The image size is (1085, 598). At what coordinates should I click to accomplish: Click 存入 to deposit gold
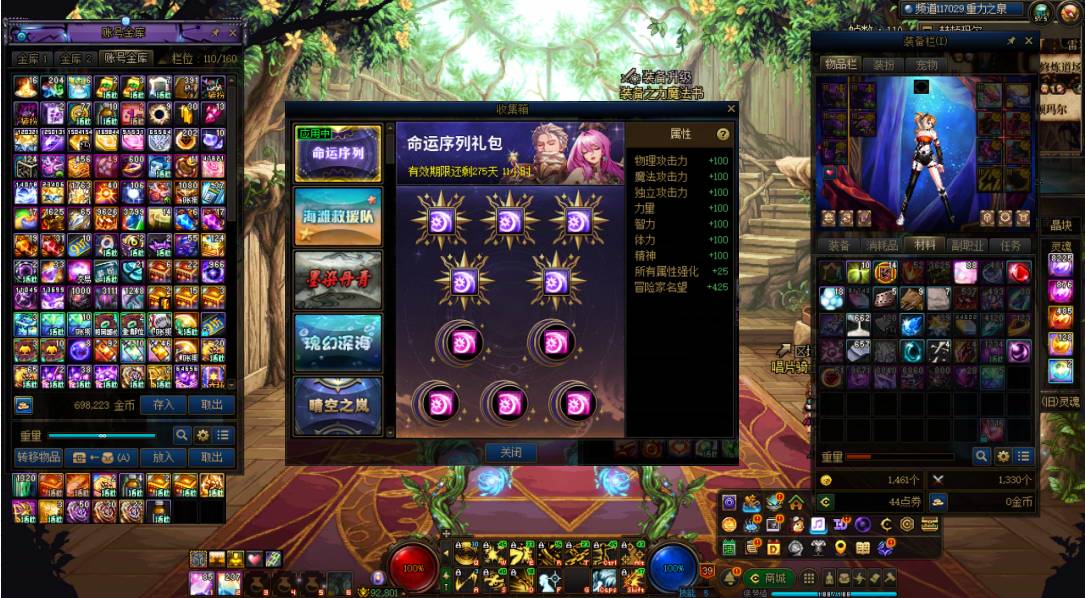163,405
